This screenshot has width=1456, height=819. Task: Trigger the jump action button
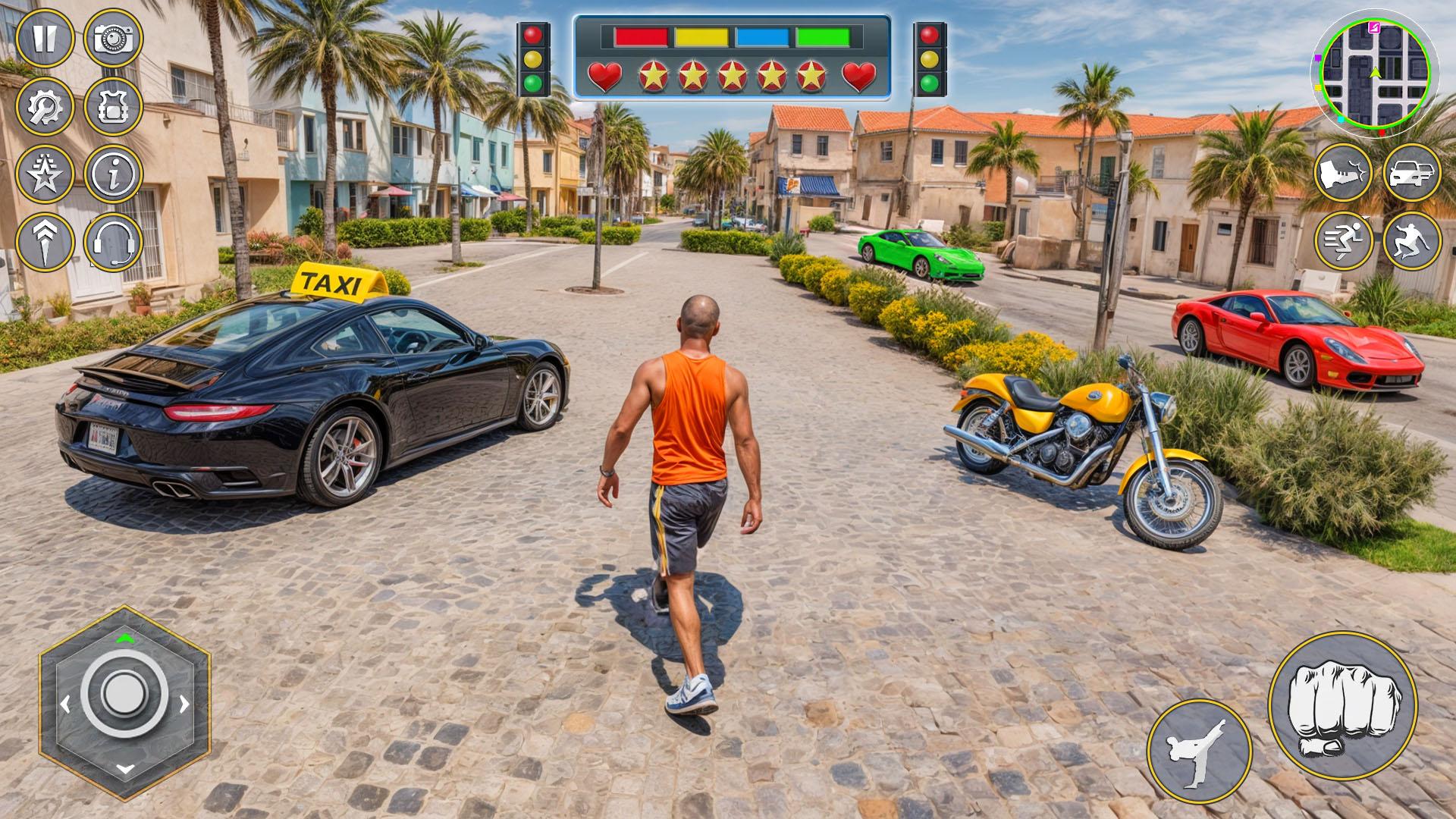[x=1412, y=241]
